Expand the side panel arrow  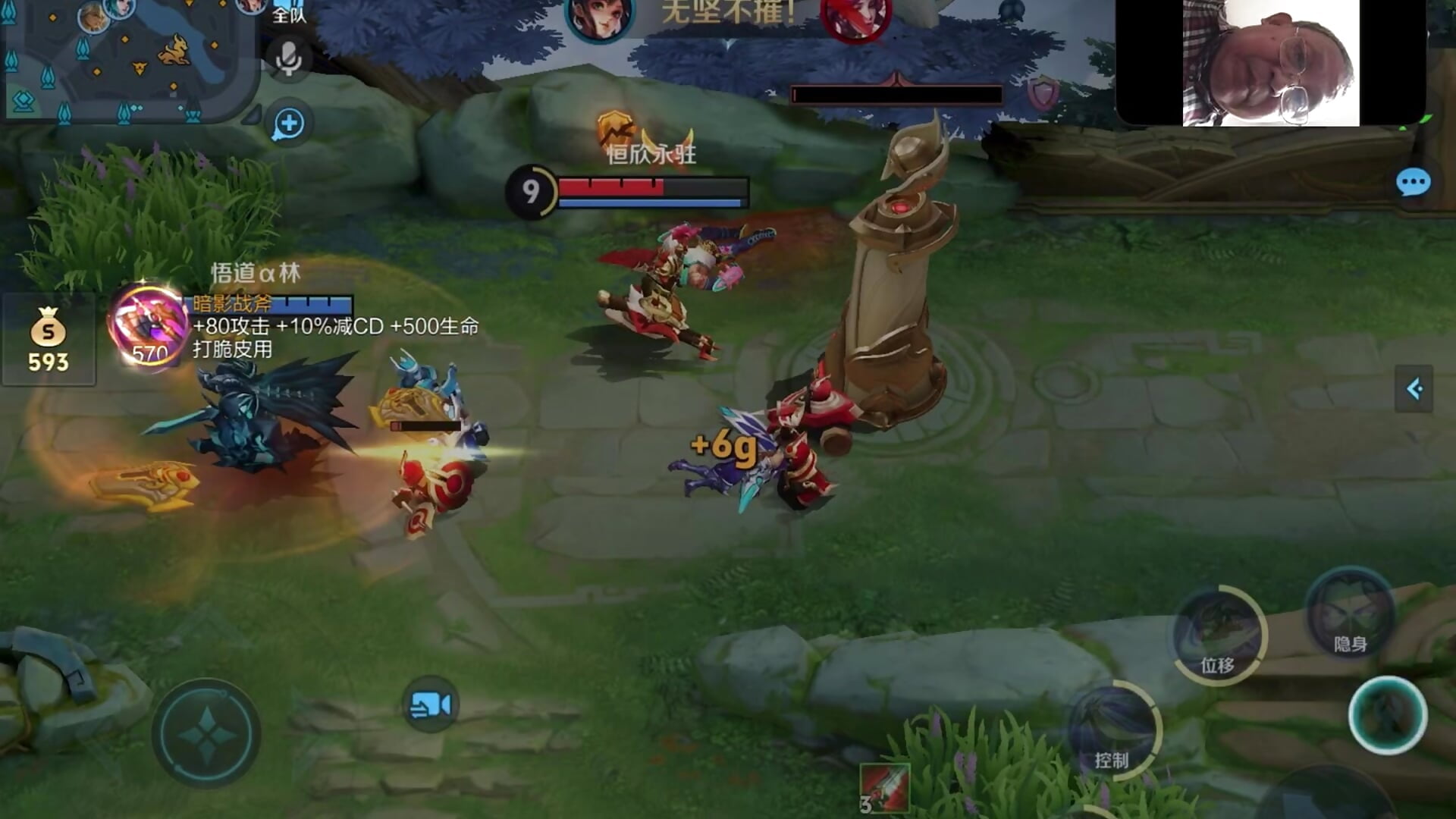[x=1414, y=389]
